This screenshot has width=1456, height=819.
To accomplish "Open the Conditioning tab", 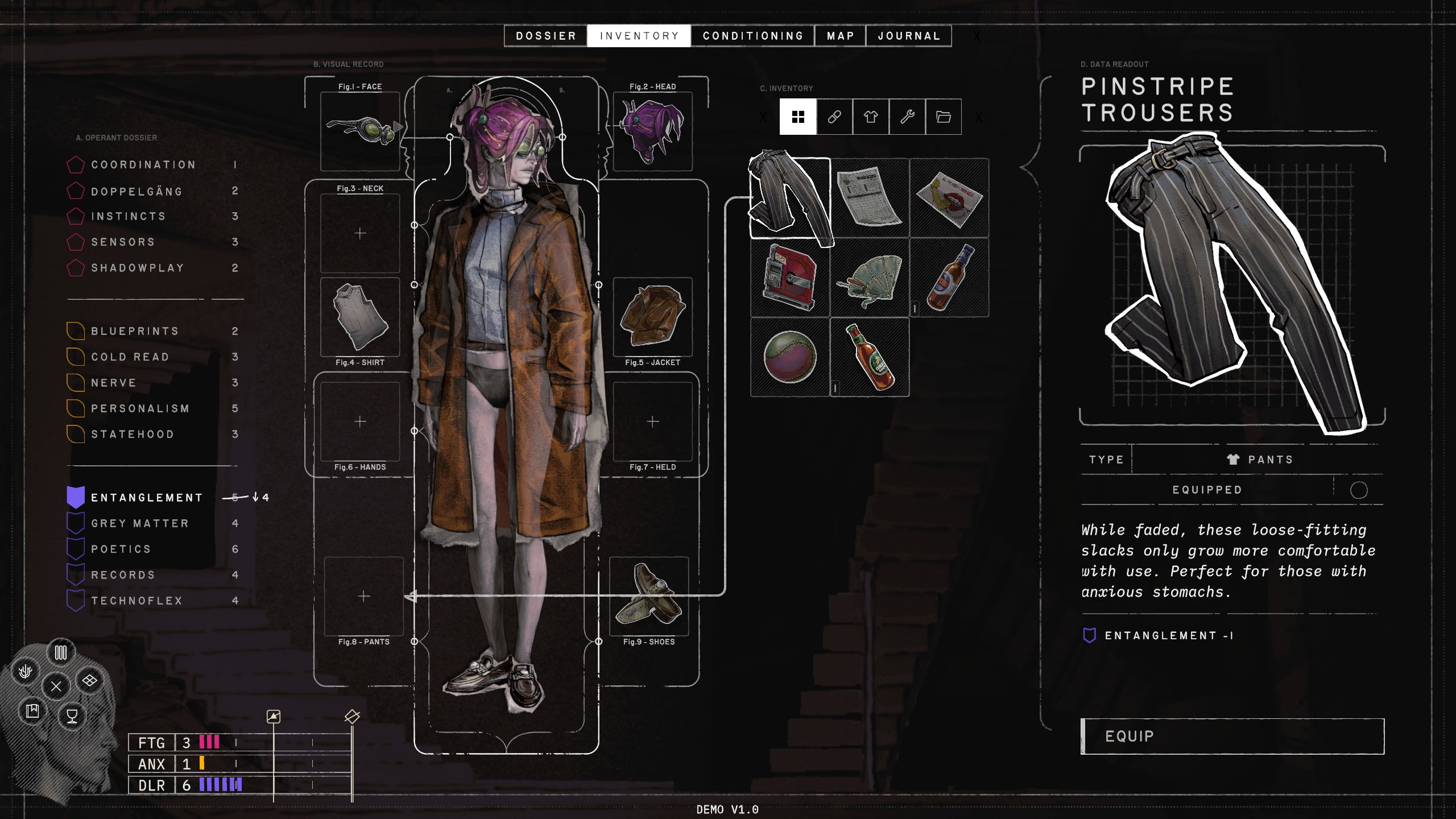I will coord(752,36).
